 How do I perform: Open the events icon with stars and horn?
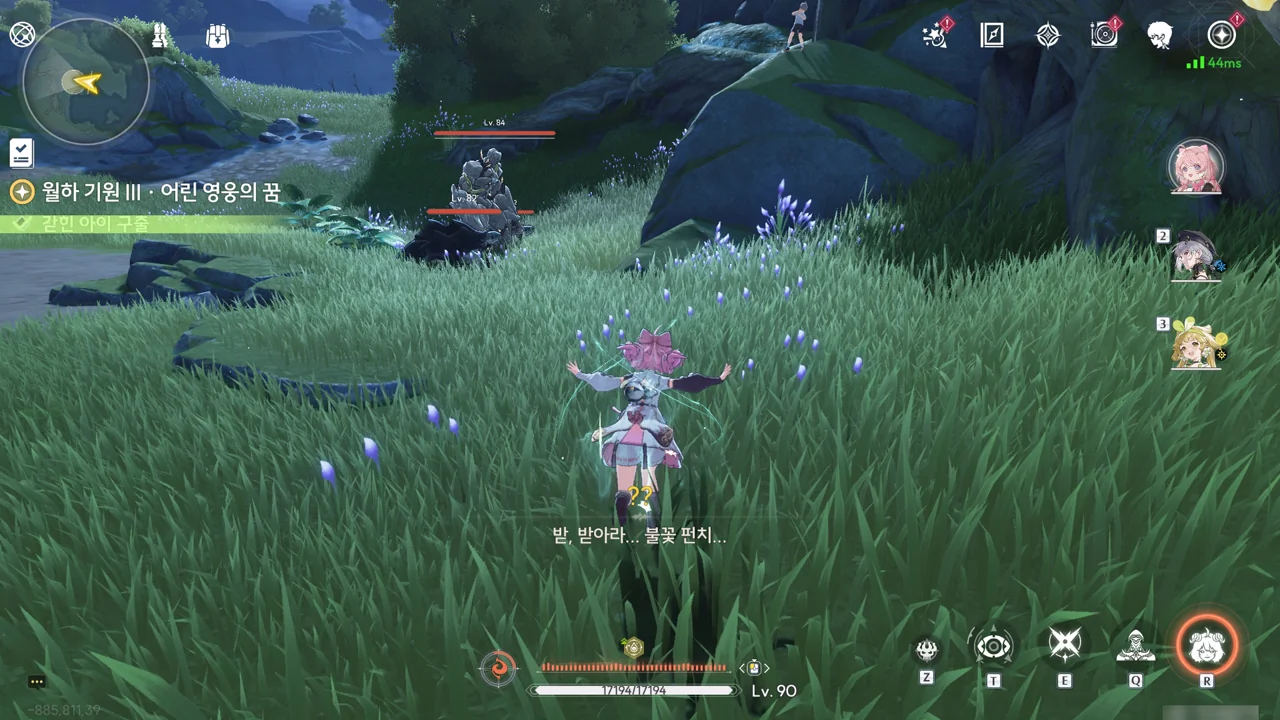click(x=936, y=36)
